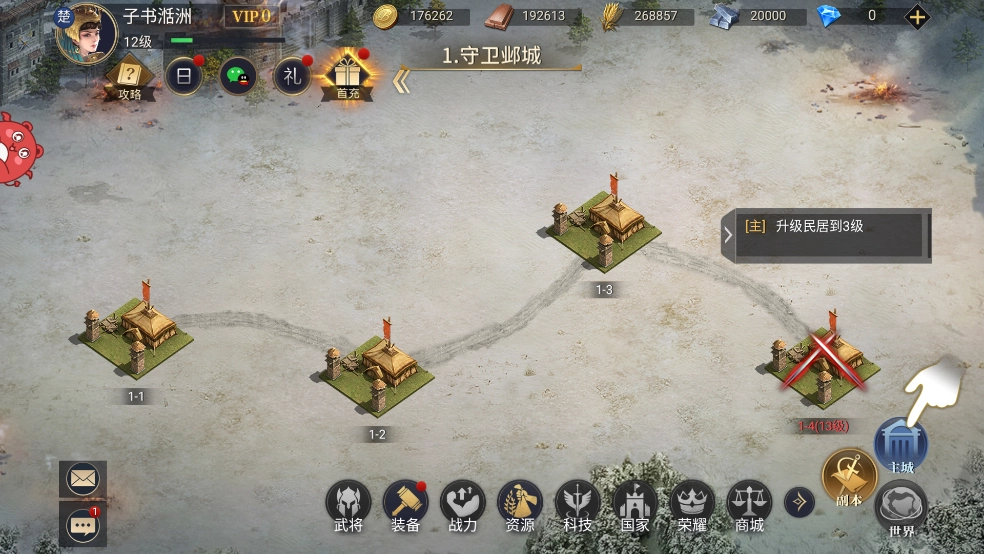This screenshot has height=554, width=984.
Task: Click the diamond plus button to recharge
Action: tap(917, 16)
